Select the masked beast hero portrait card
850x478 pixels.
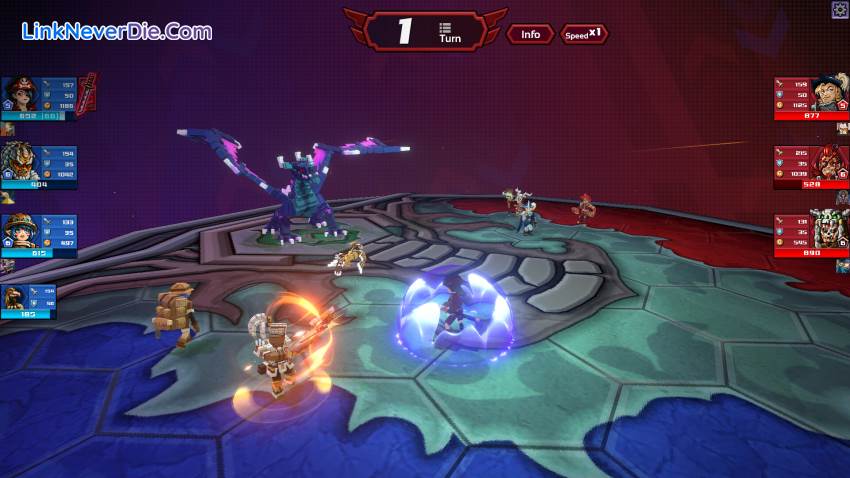[39, 167]
